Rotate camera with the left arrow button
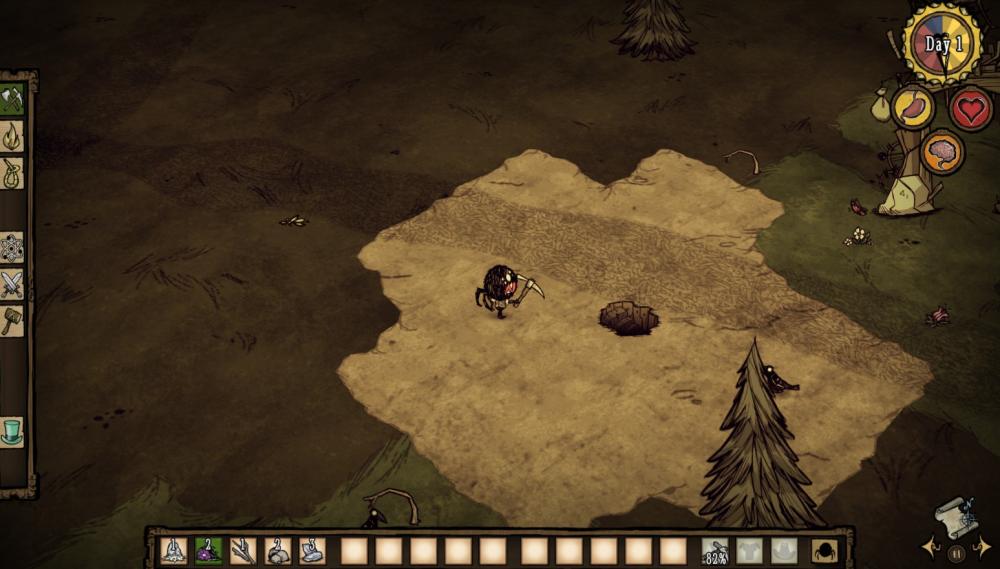The height and width of the screenshot is (569, 1000). pyautogui.click(x=929, y=548)
